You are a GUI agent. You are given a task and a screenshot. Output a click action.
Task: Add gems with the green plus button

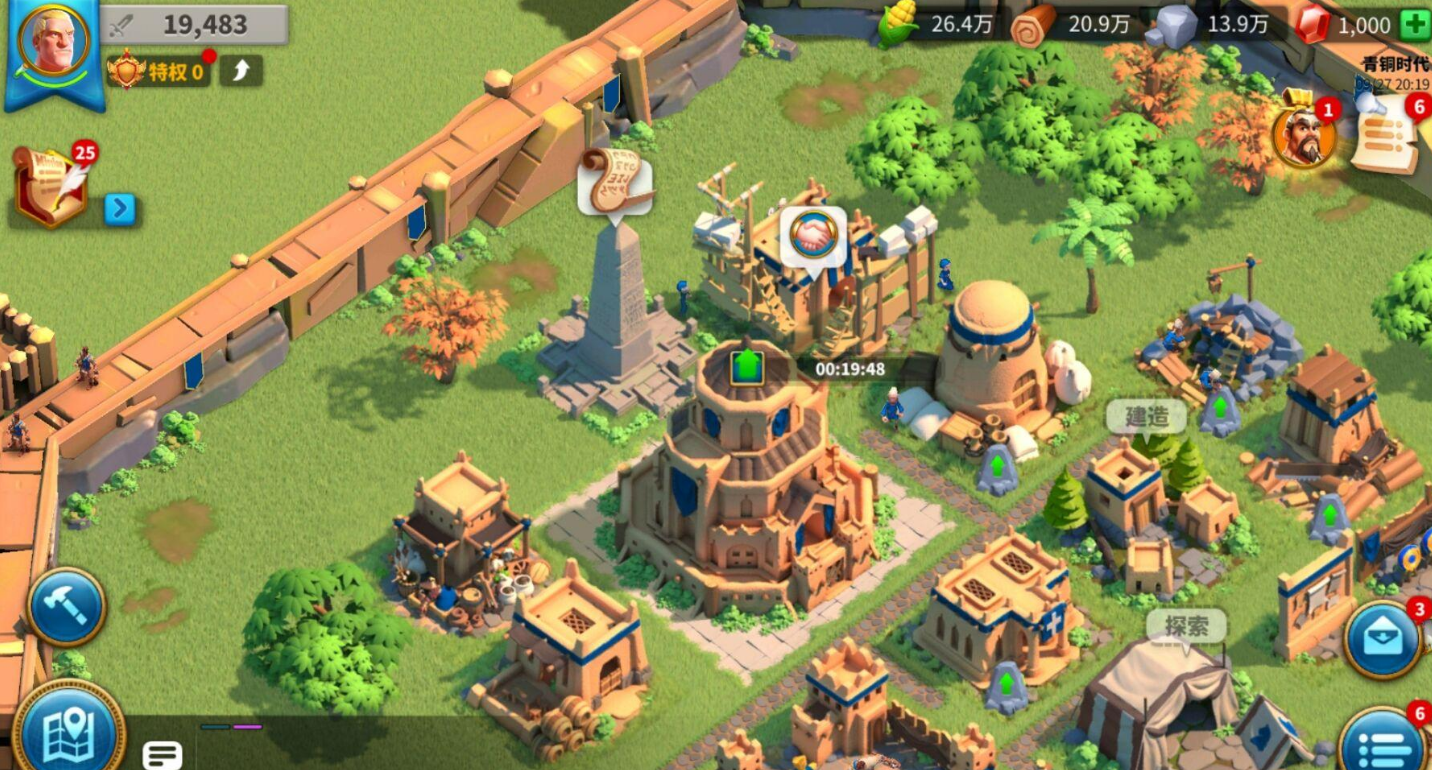pyautogui.click(x=1415, y=25)
